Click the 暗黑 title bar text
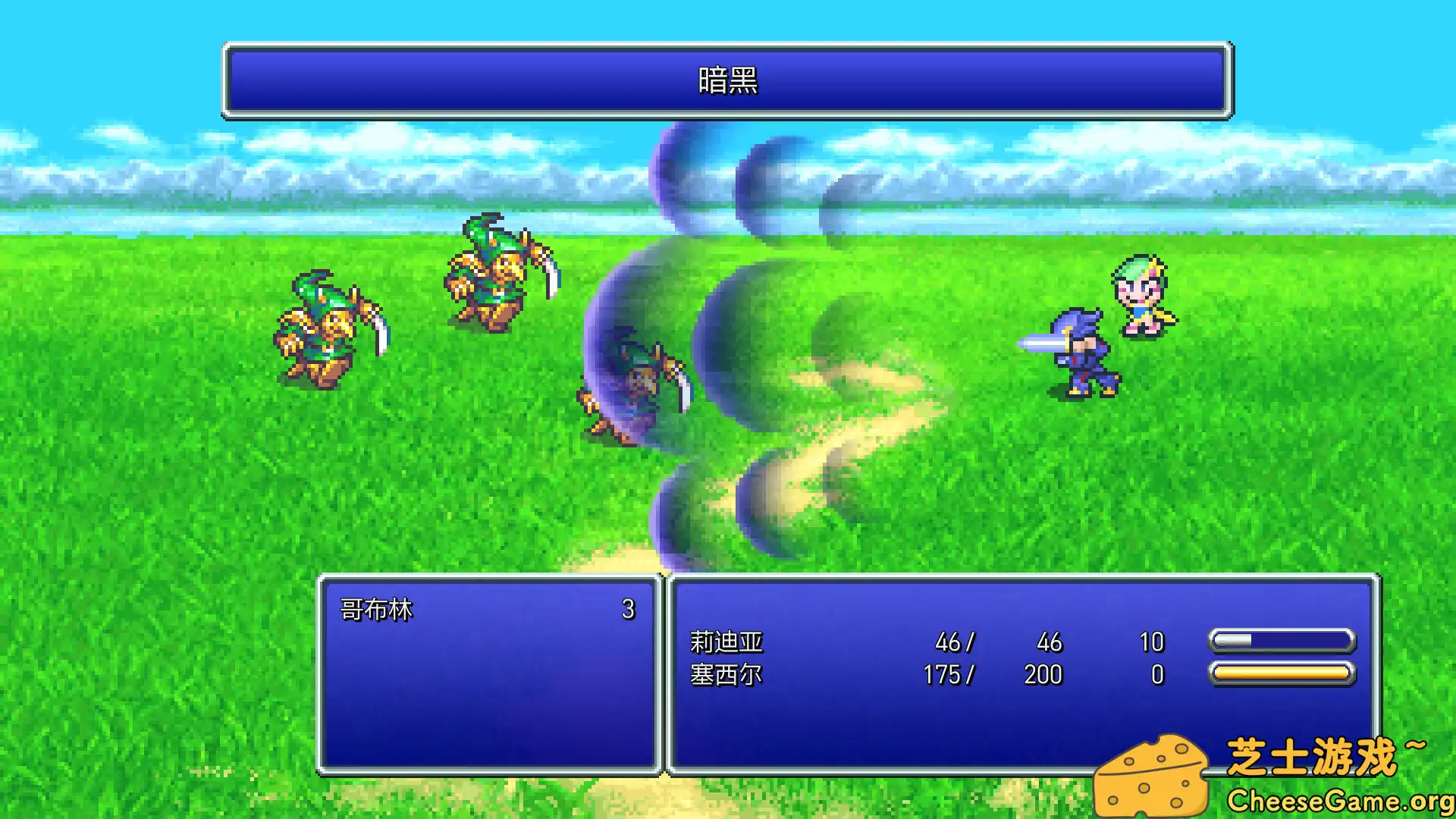 point(728,85)
